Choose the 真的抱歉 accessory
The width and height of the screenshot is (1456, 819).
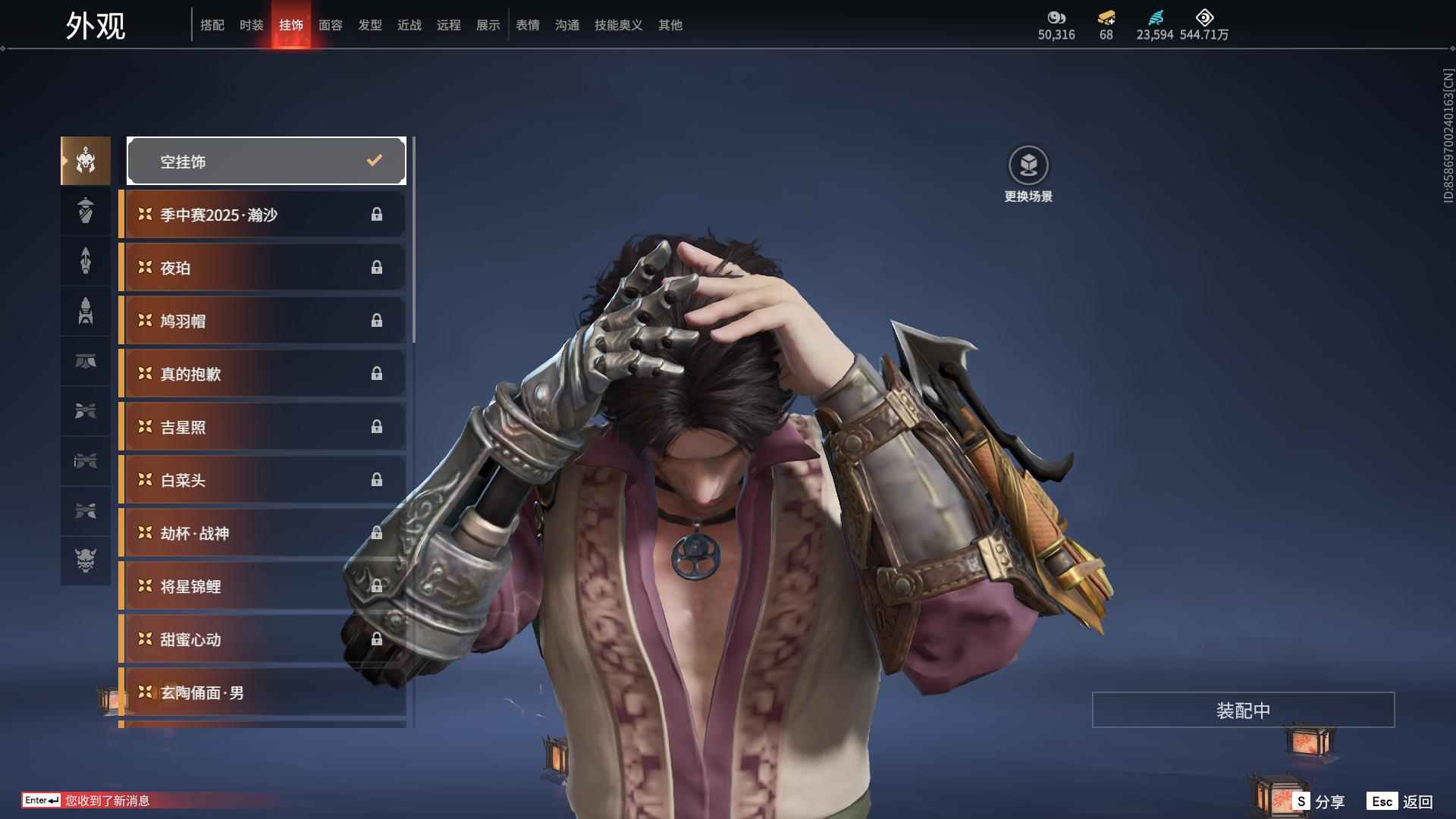pos(262,374)
